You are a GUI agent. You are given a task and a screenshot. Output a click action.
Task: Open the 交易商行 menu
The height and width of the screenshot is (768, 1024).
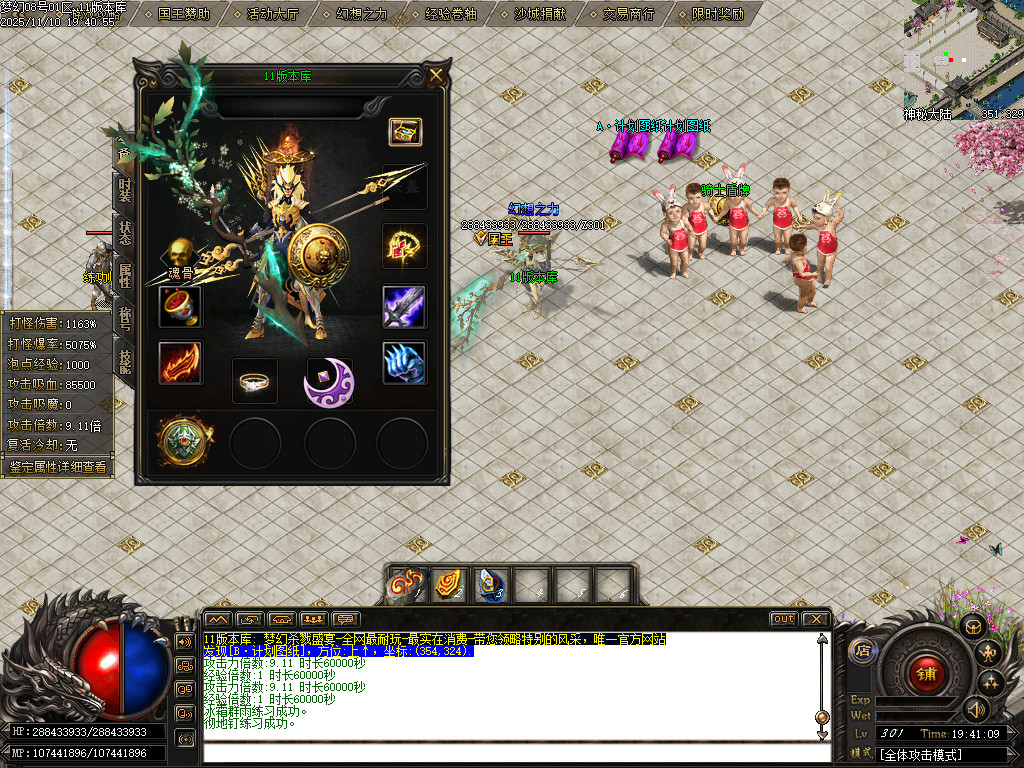click(x=629, y=14)
